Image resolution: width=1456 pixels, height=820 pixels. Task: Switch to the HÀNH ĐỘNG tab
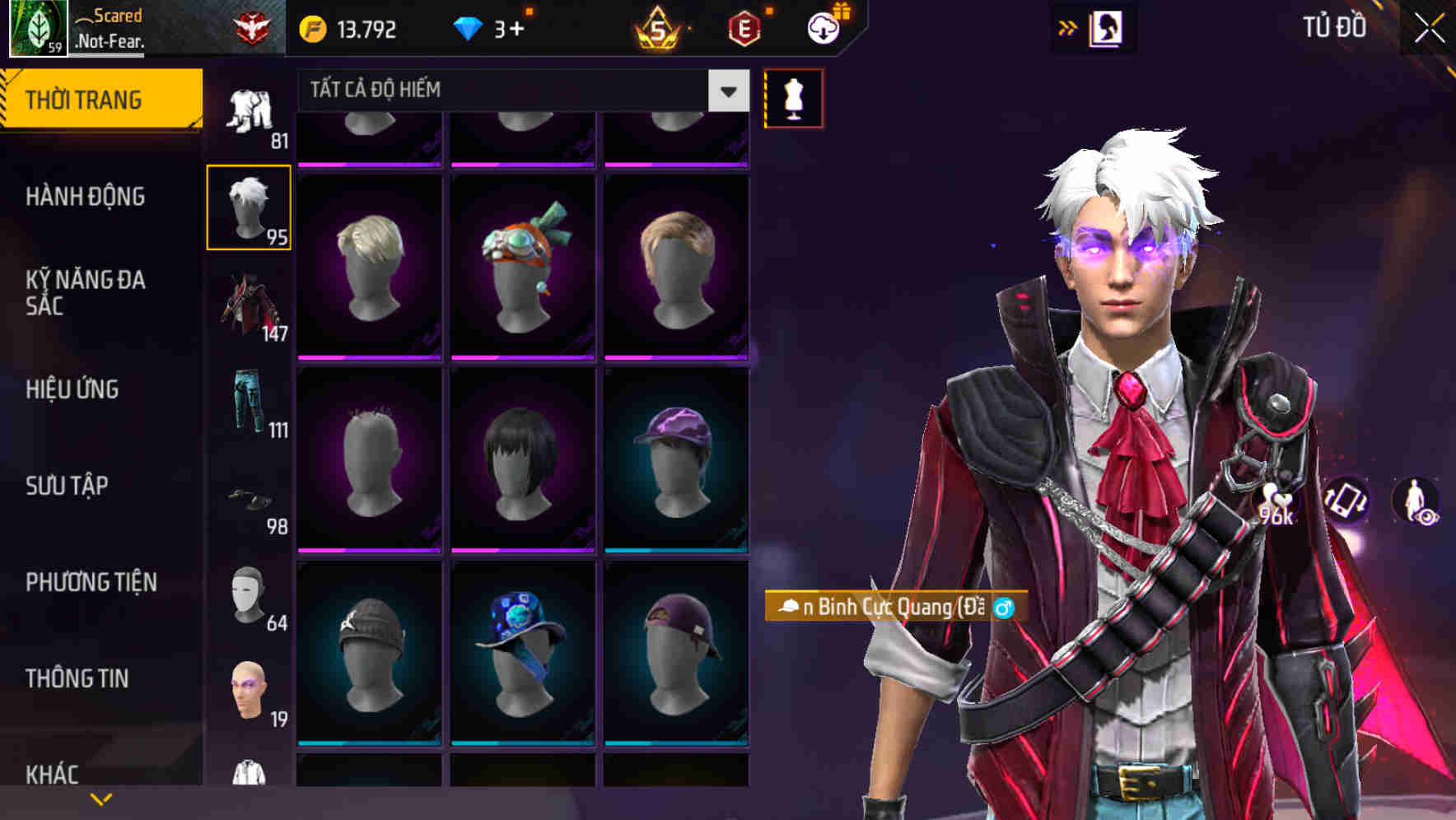(x=85, y=197)
